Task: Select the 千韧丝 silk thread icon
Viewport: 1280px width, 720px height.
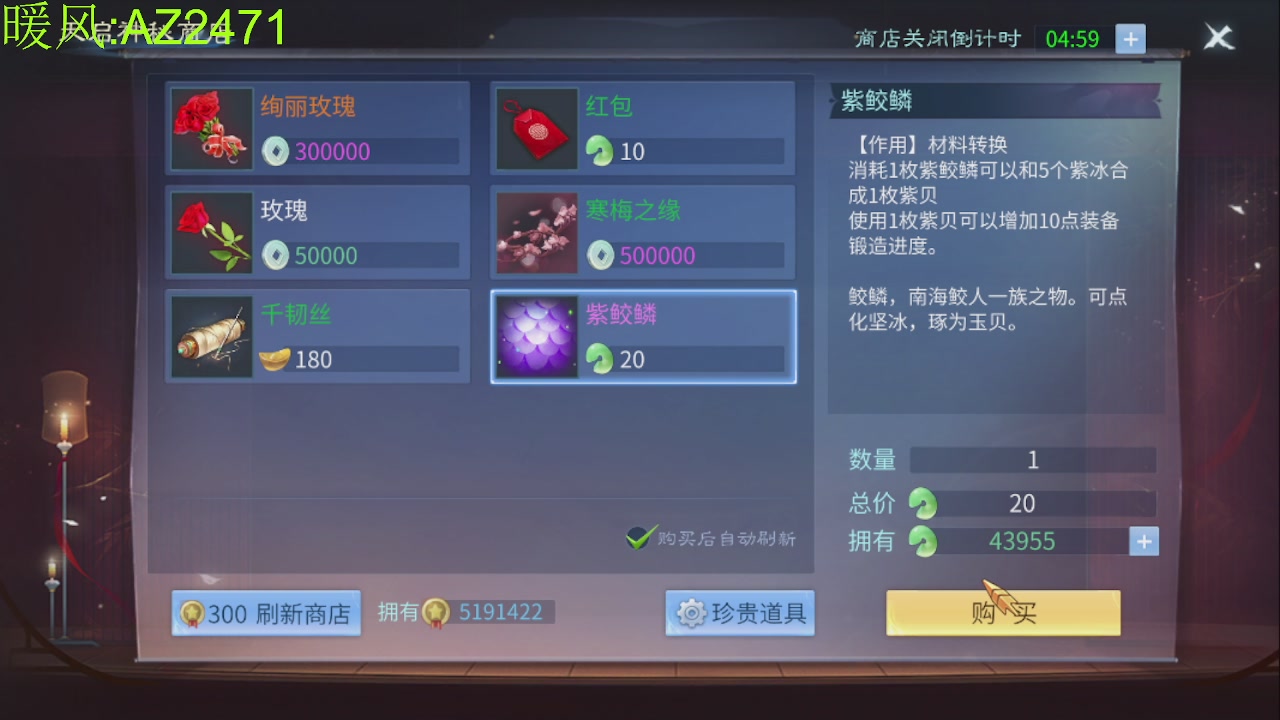Action: [209, 336]
